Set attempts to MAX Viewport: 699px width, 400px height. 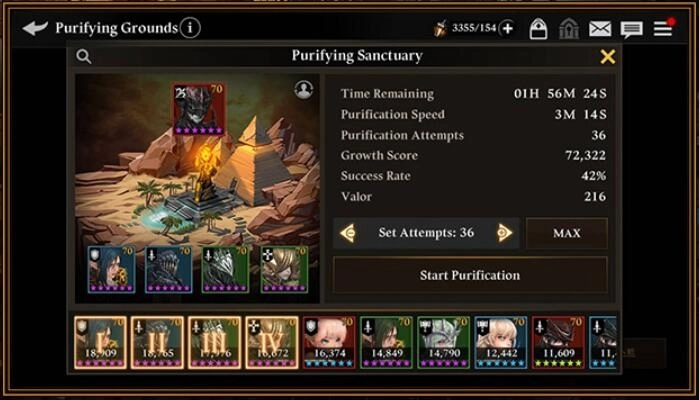[x=566, y=233]
